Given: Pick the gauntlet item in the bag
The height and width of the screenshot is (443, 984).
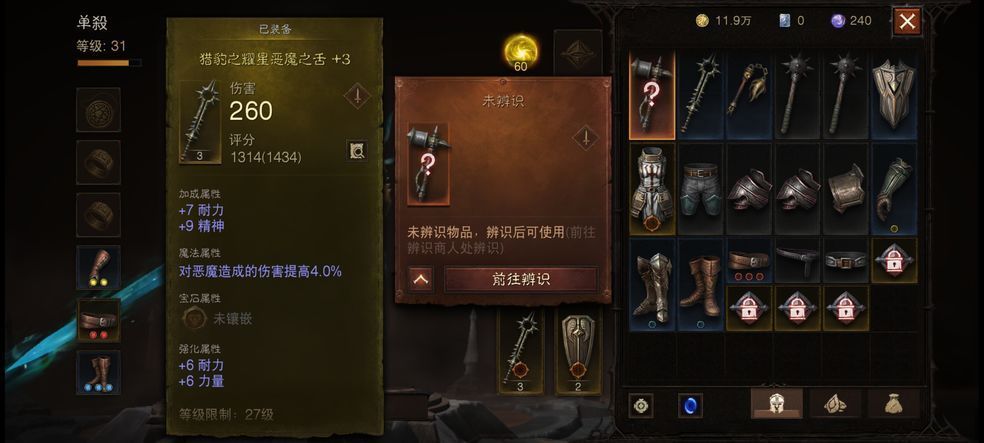Looking at the screenshot, I should click(893, 188).
